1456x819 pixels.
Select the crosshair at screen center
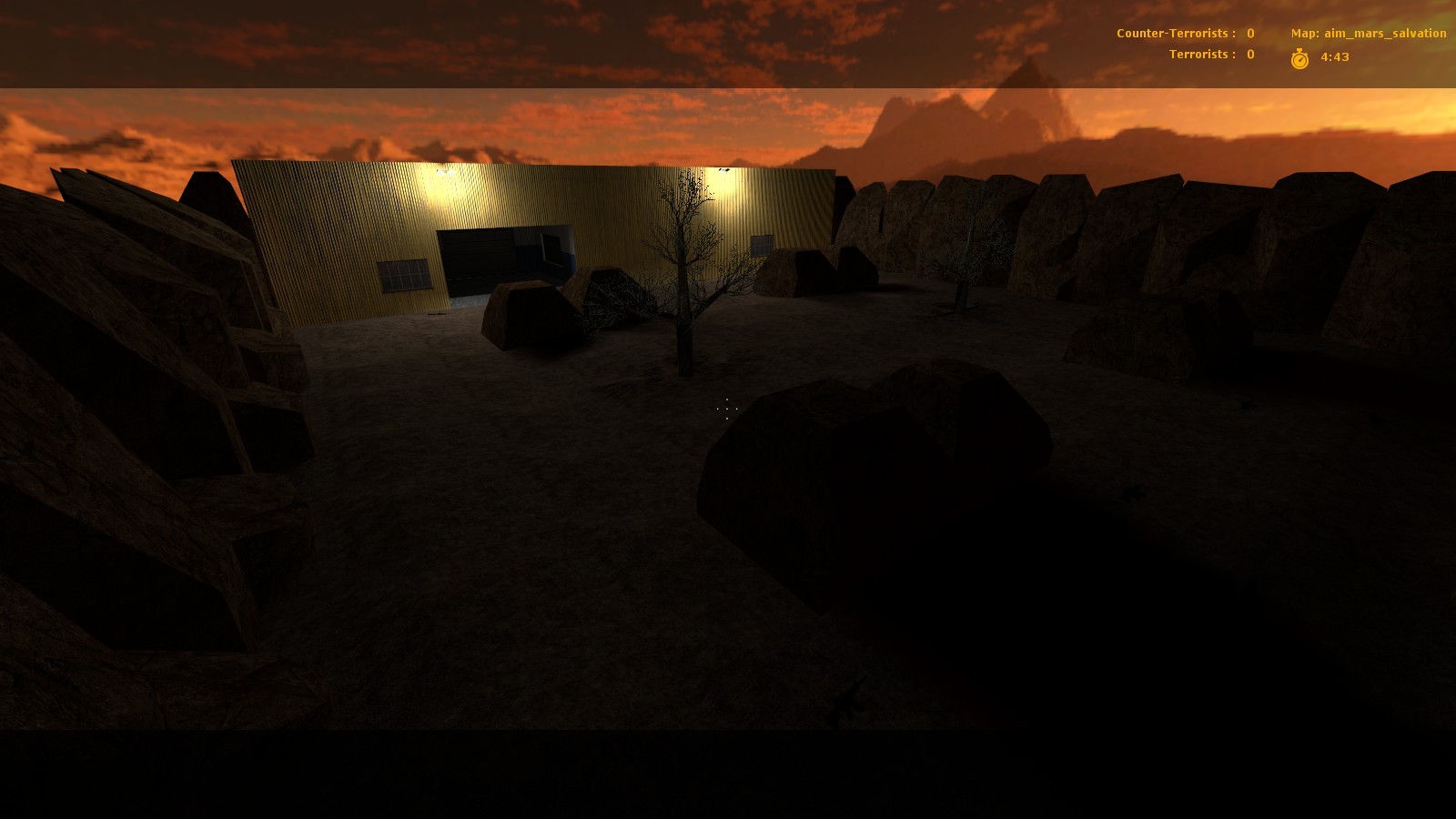pos(728,409)
